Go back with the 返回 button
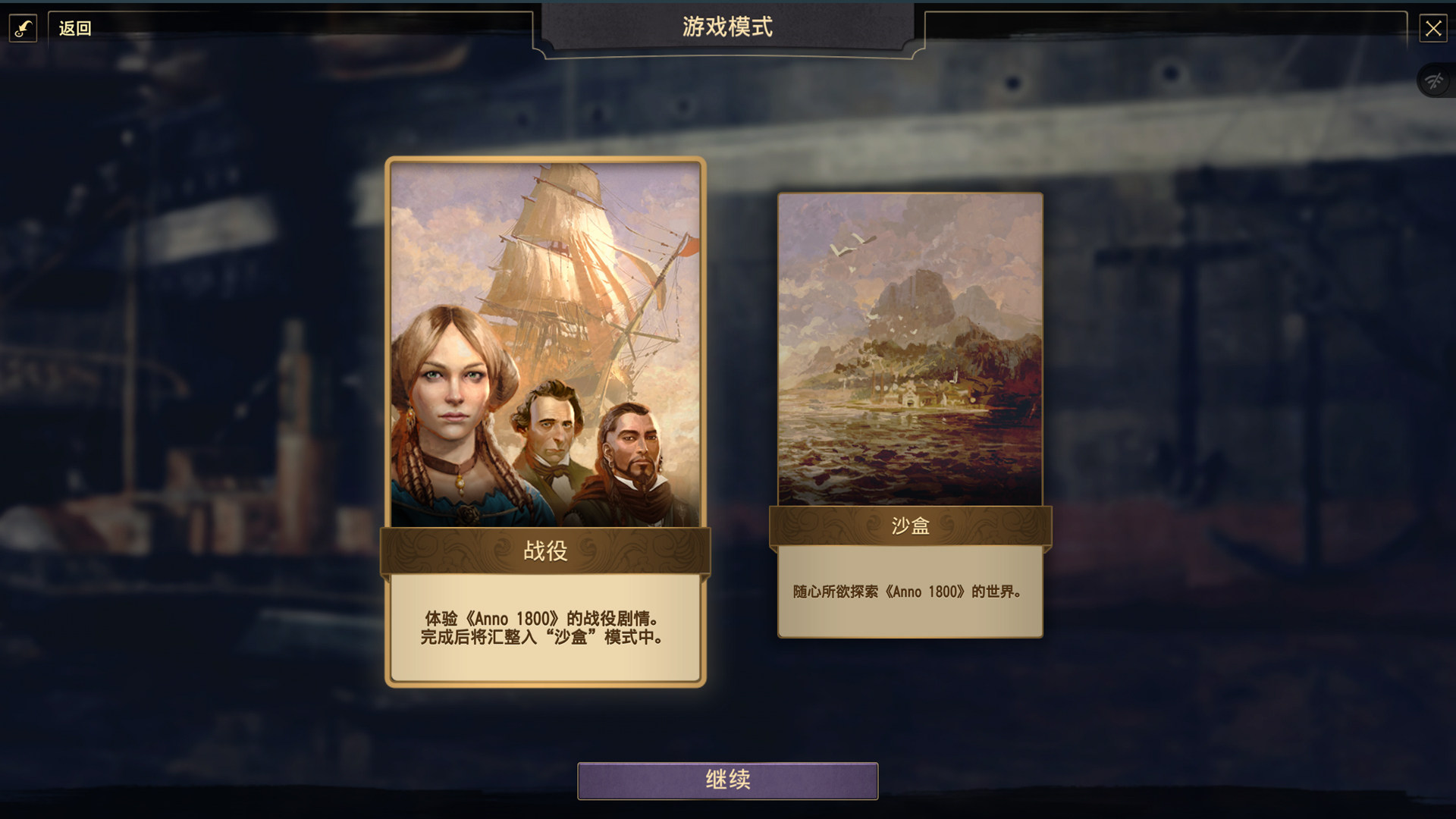 click(74, 29)
